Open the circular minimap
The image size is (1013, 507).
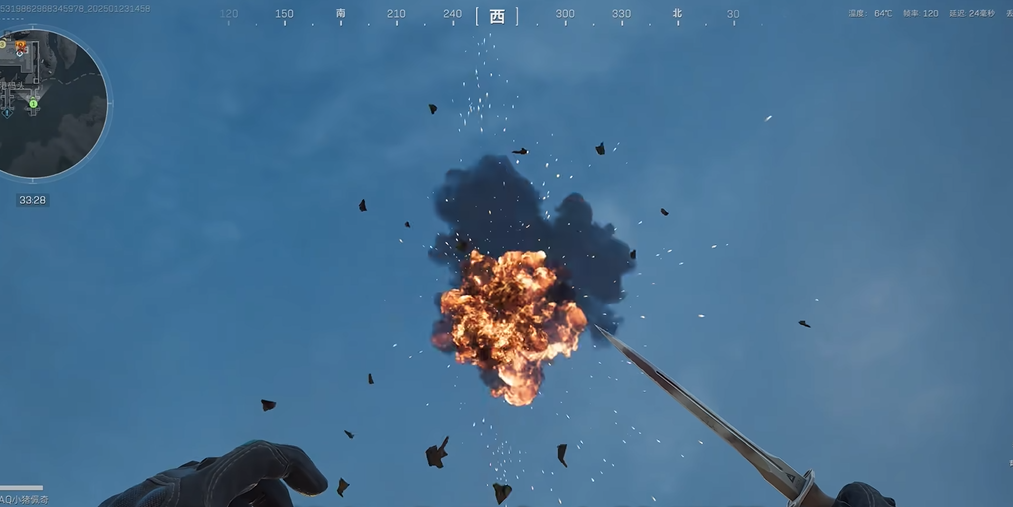52,104
